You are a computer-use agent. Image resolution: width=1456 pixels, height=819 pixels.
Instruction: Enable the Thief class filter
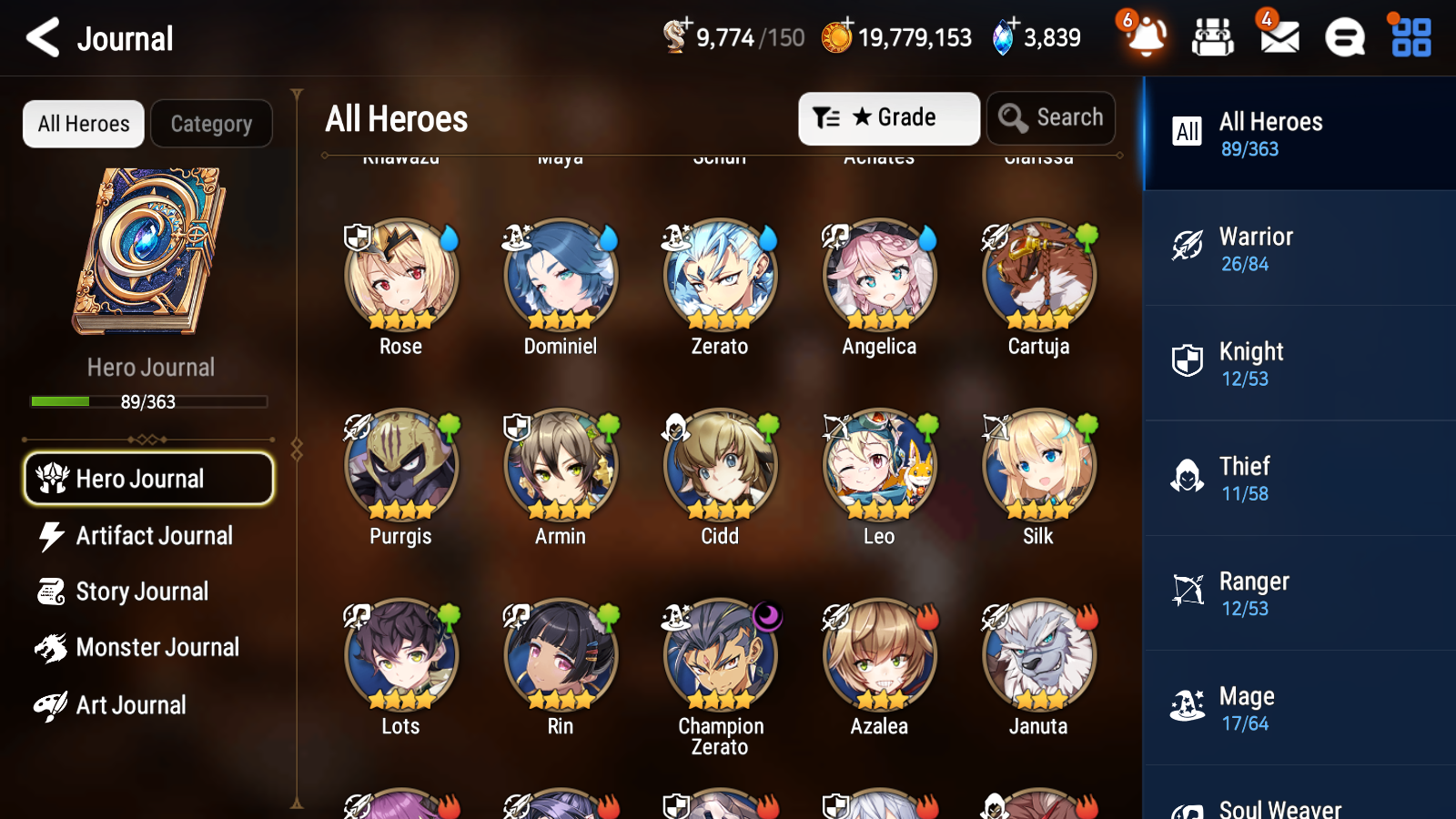[x=1299, y=478]
